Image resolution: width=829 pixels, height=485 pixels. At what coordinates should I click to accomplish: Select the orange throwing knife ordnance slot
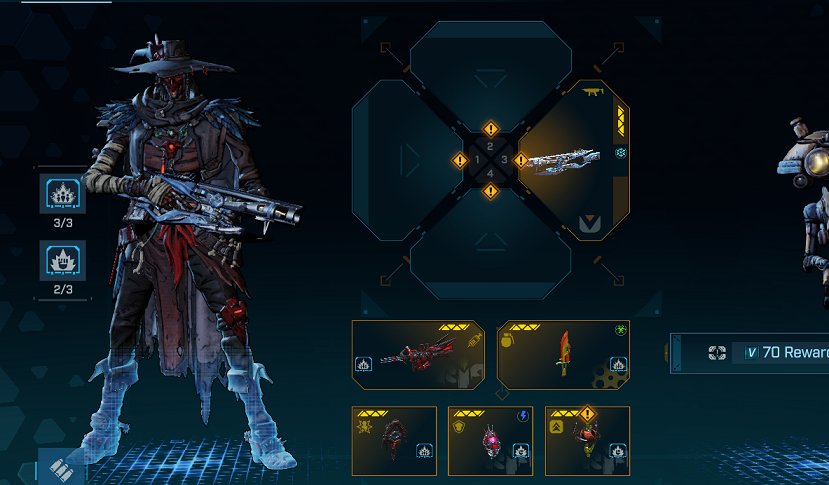(563, 355)
